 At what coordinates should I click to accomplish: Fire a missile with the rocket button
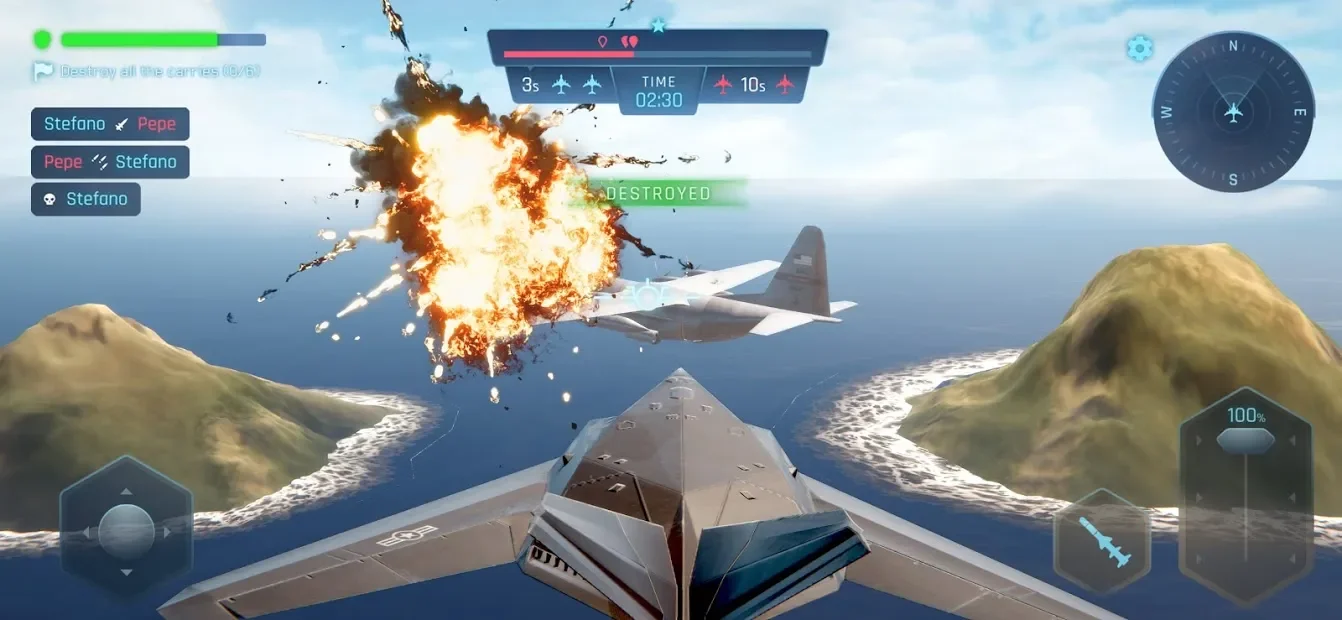(x=1102, y=541)
